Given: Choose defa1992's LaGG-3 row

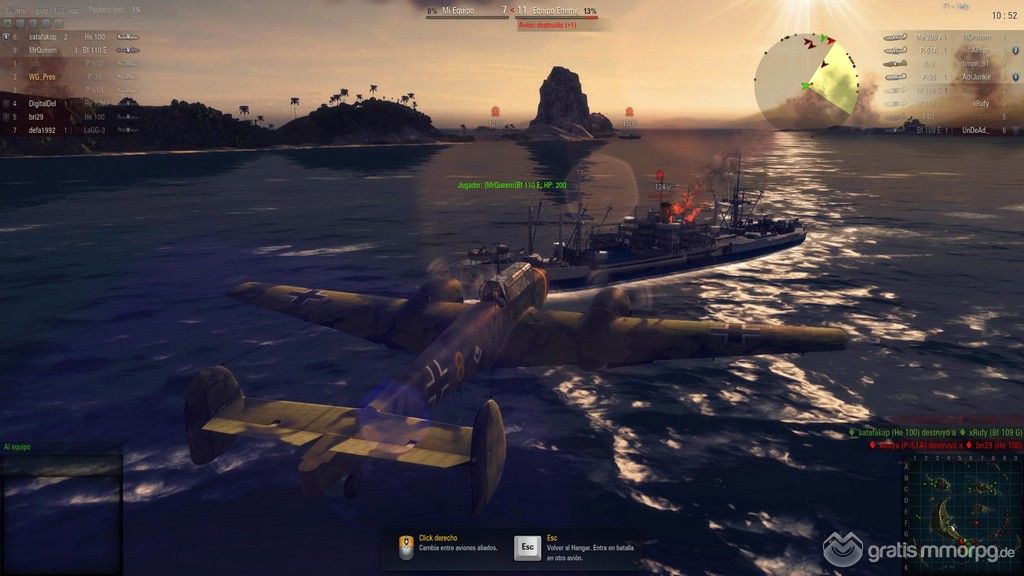Looking at the screenshot, I should [x=41, y=130].
